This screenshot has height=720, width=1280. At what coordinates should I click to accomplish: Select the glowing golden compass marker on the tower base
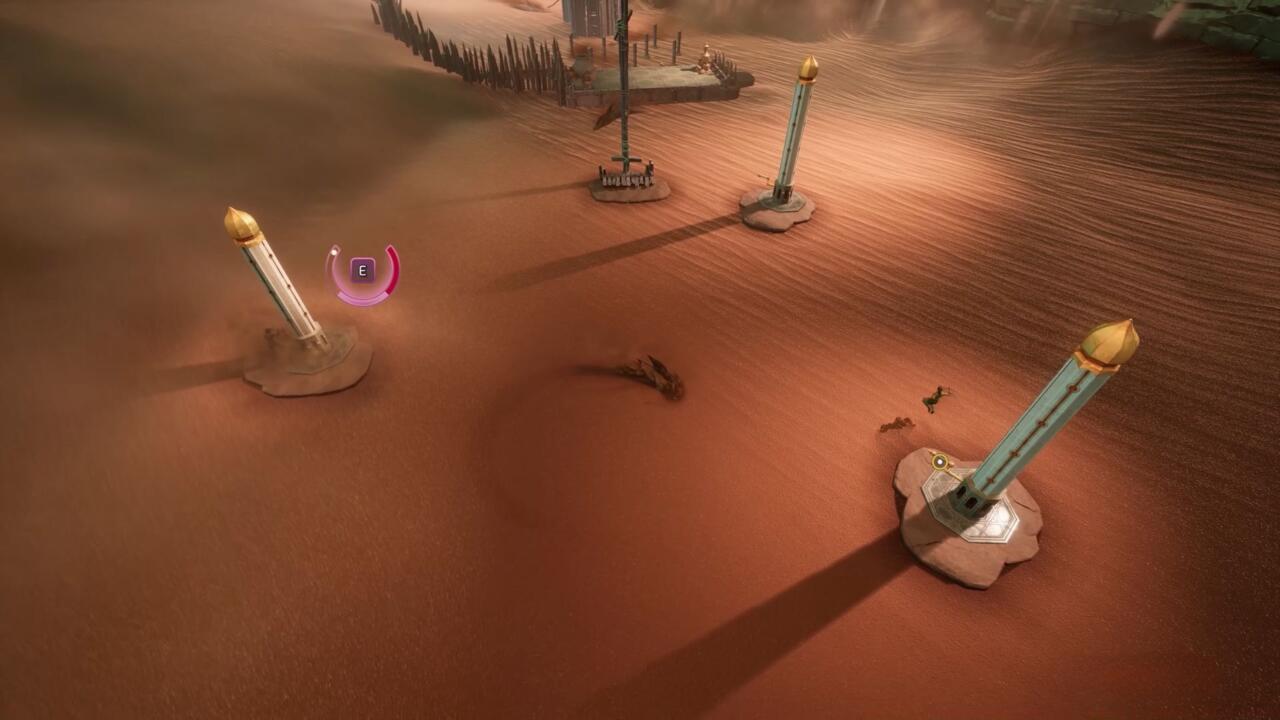939,460
